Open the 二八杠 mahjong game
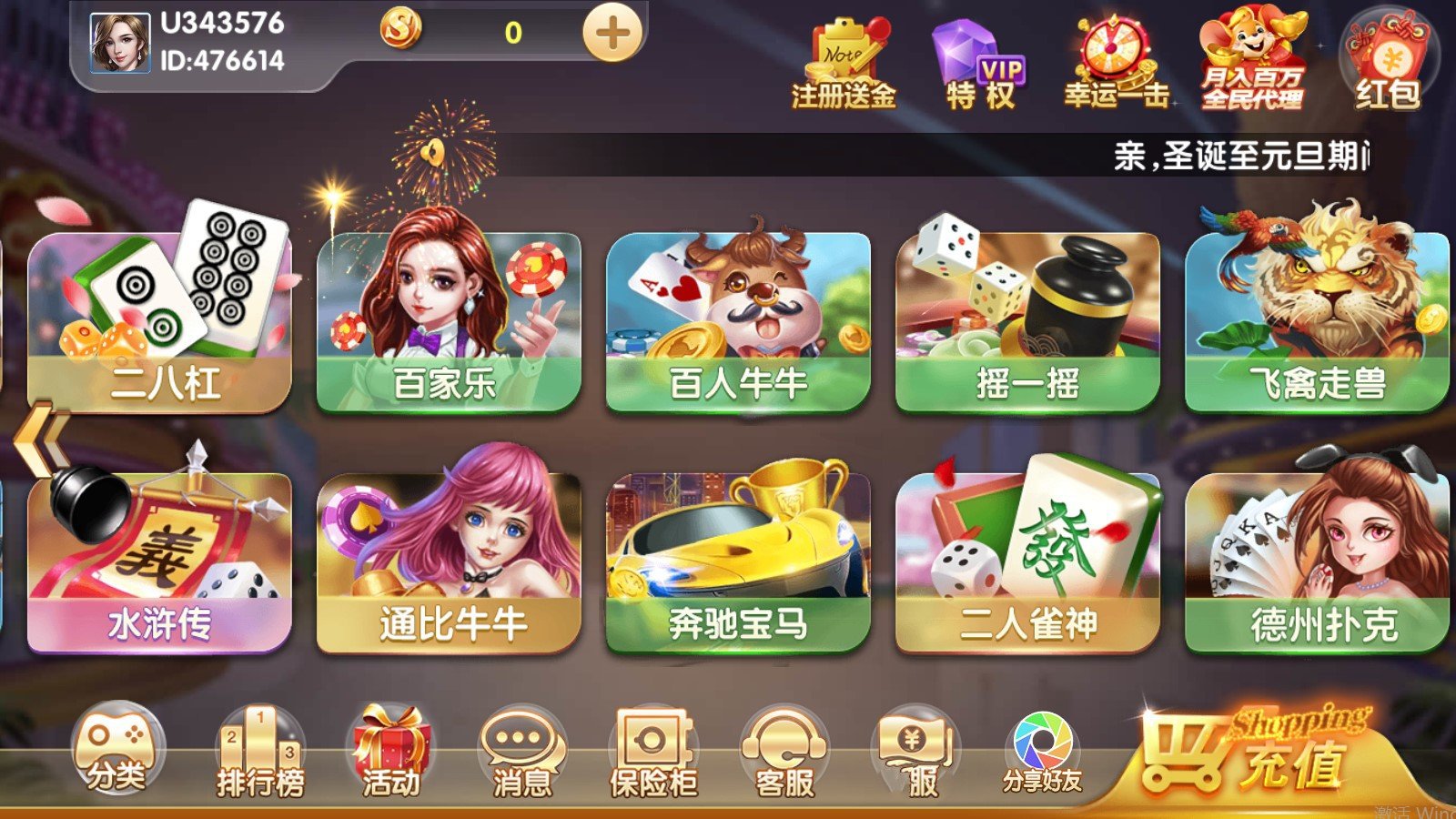The width and height of the screenshot is (1456, 819). (x=160, y=318)
